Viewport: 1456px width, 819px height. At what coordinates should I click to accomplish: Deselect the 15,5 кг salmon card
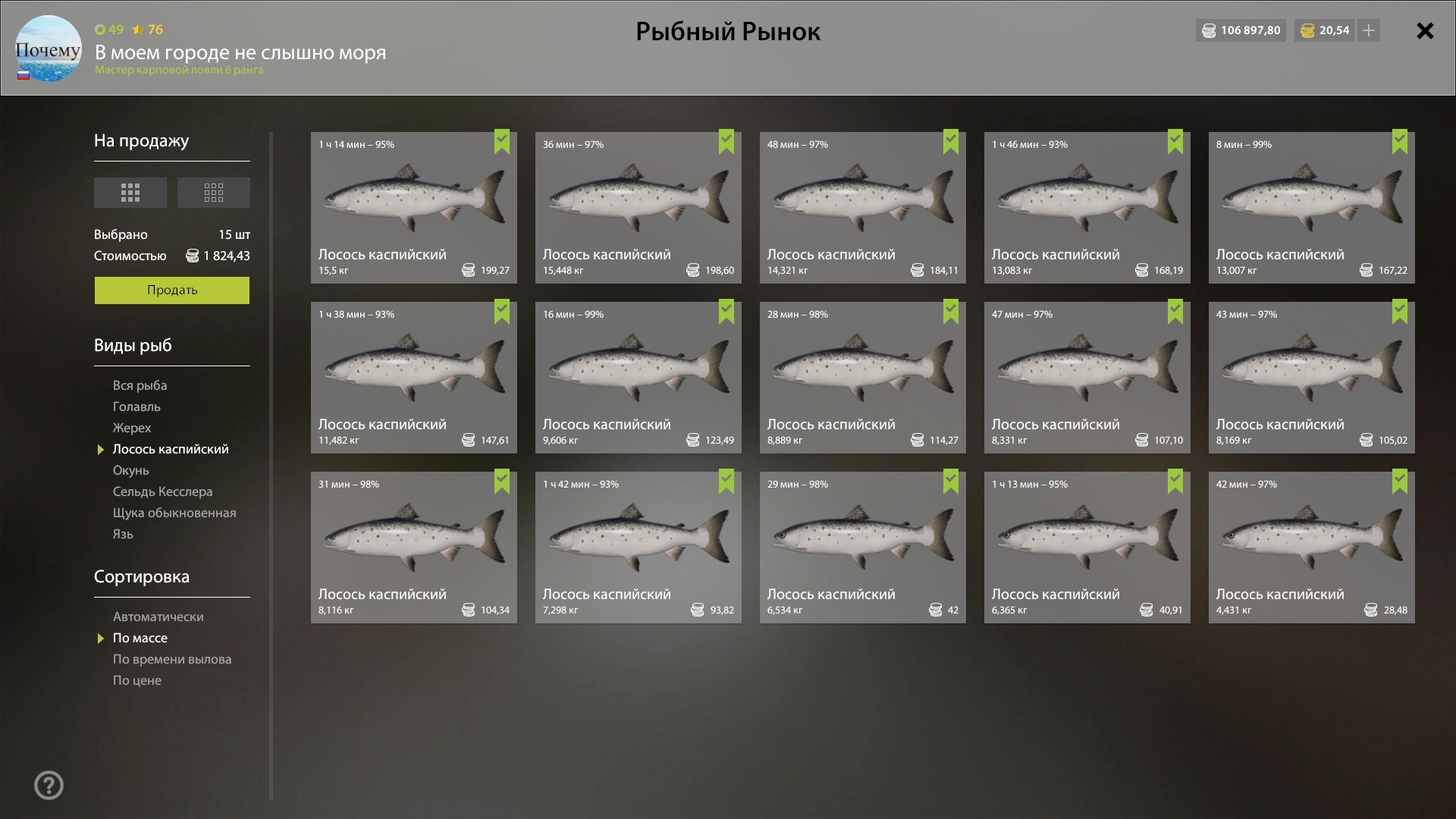pyautogui.click(x=413, y=208)
